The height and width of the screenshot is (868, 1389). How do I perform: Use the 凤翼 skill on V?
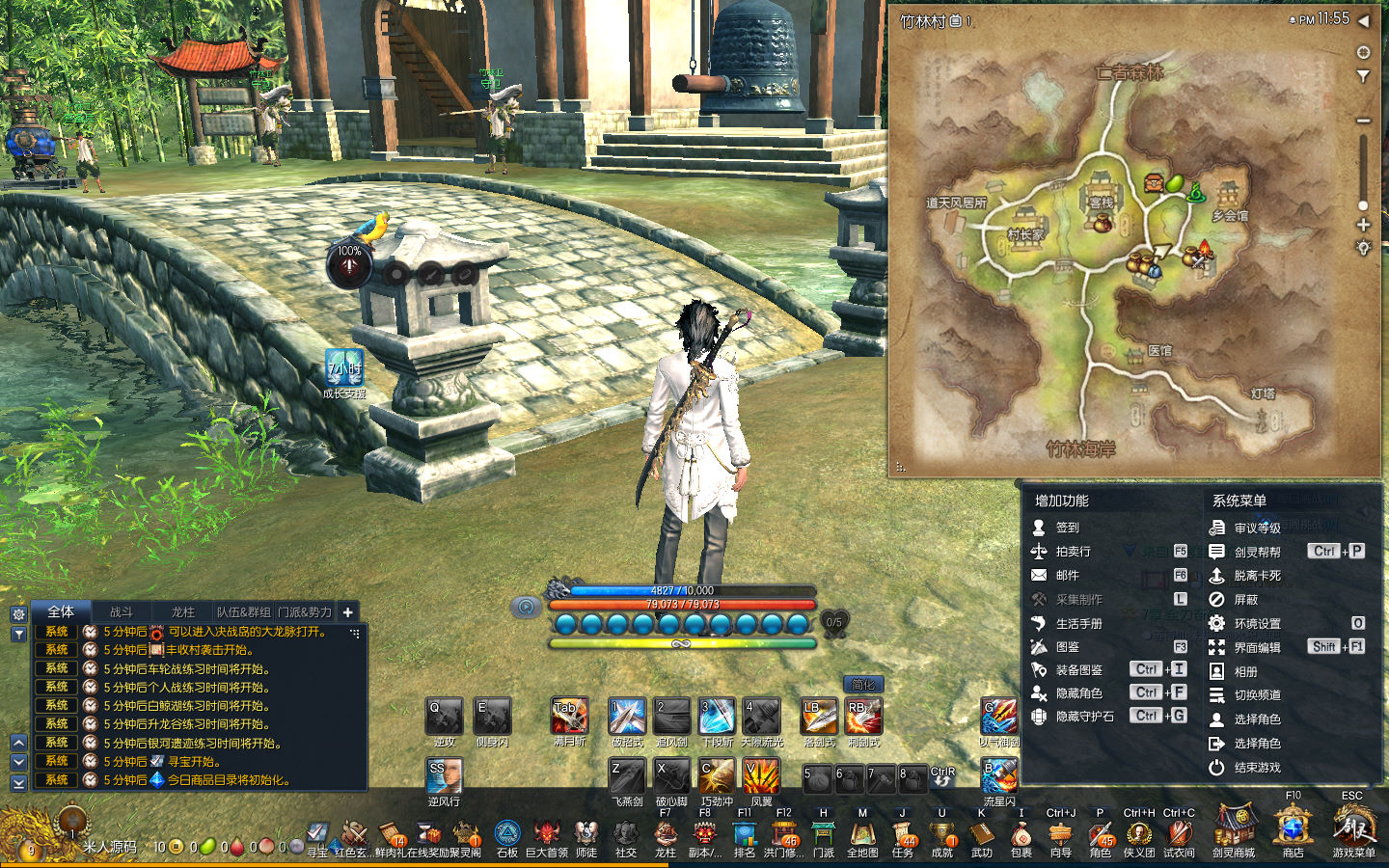pos(761,776)
